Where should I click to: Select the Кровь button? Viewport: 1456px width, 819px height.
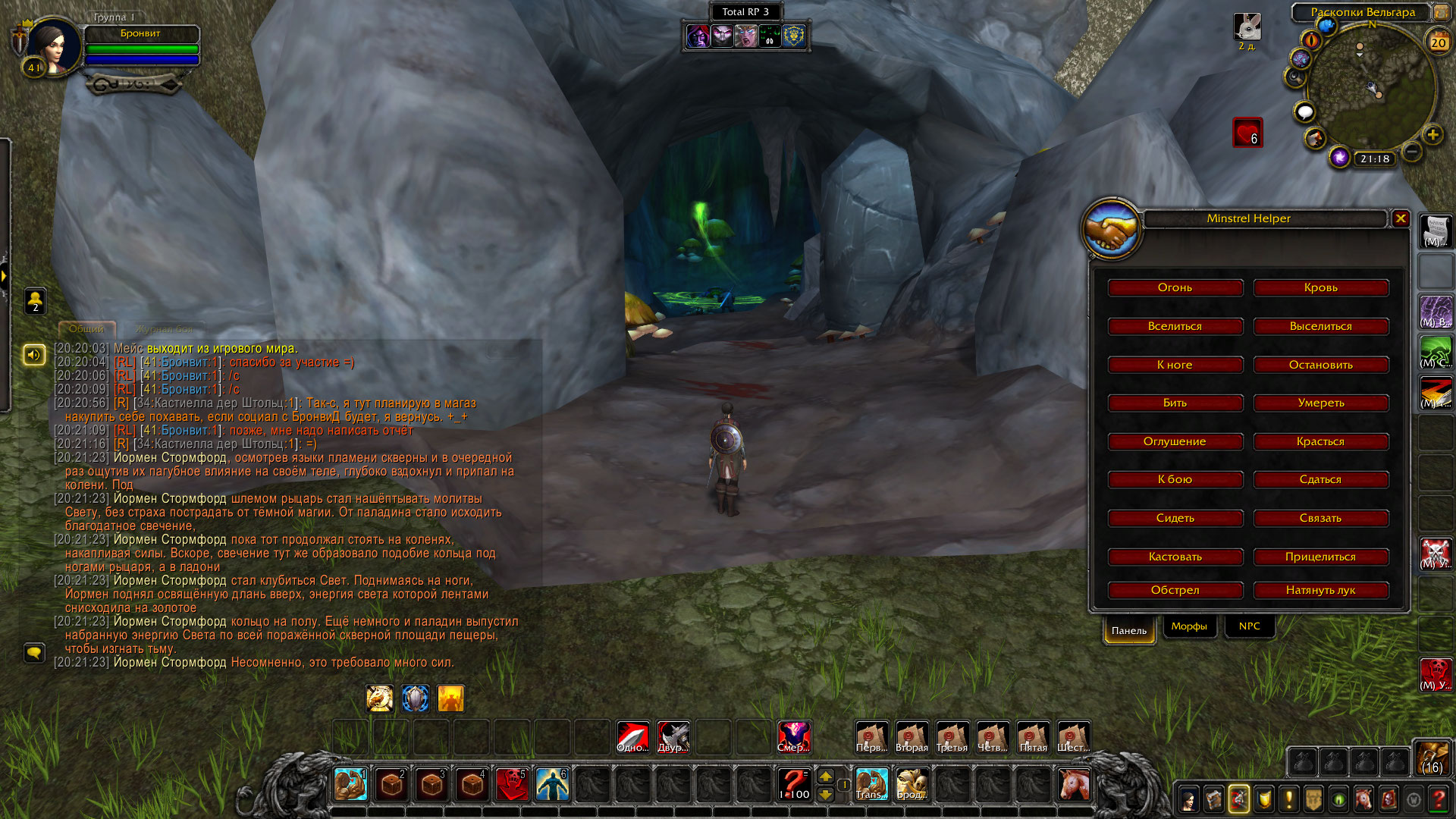pos(1320,288)
